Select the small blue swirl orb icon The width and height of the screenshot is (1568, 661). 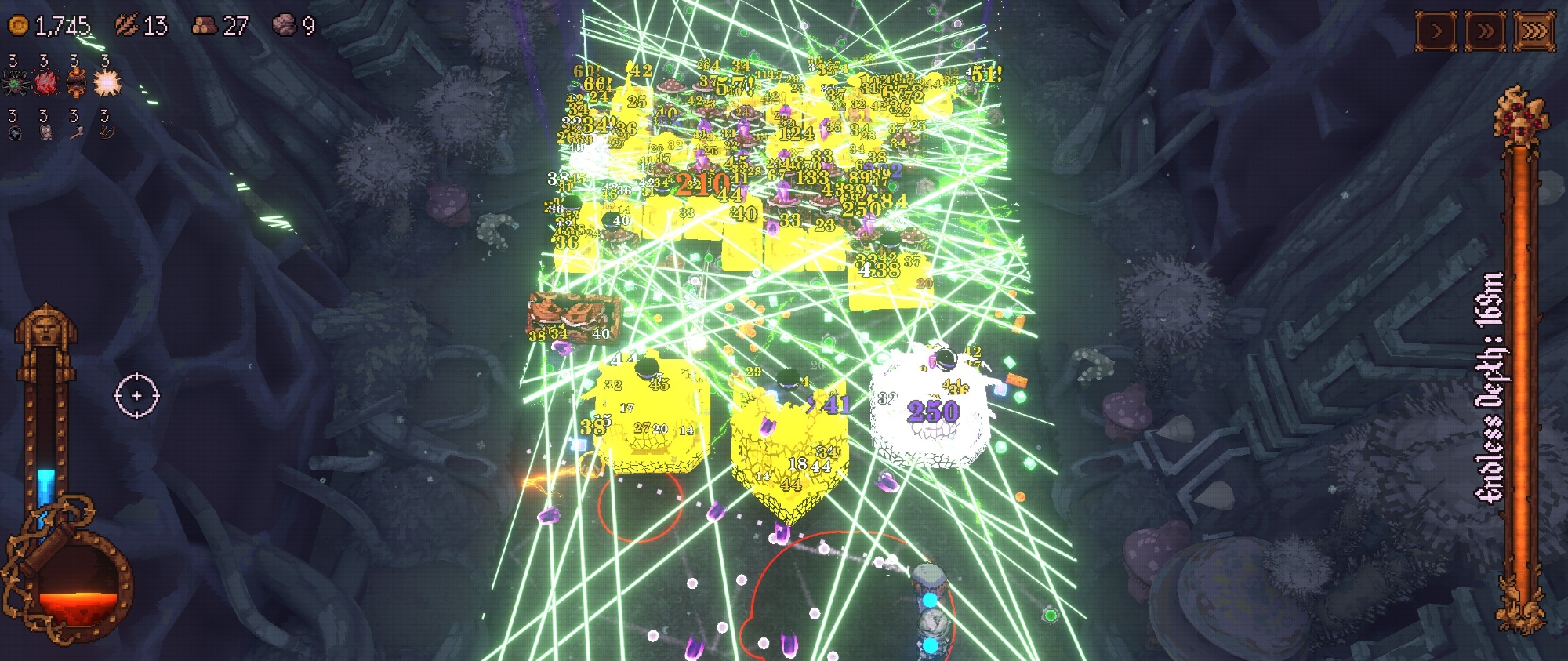pyautogui.click(x=15, y=133)
